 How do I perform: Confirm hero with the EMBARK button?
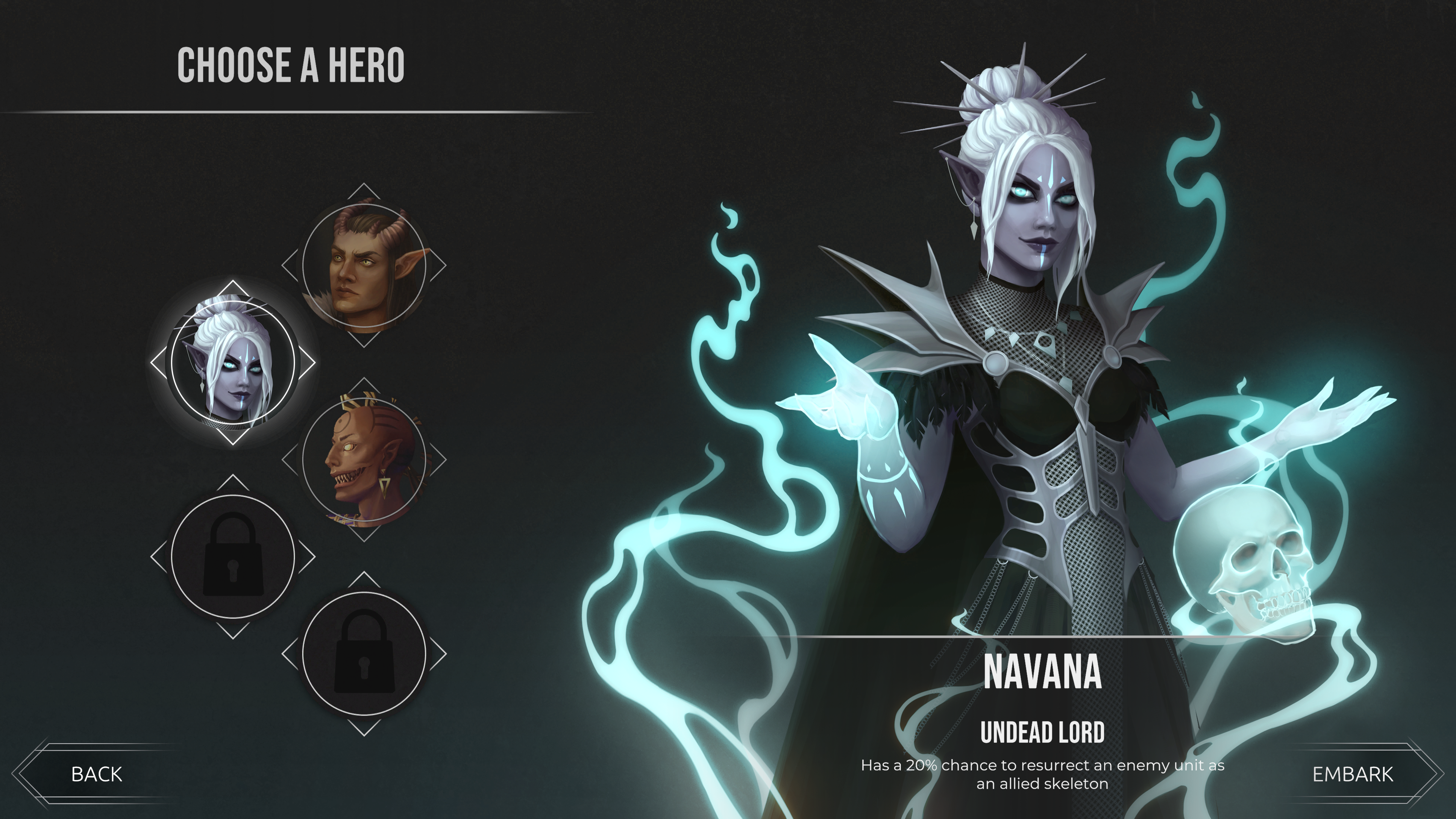click(x=1352, y=774)
